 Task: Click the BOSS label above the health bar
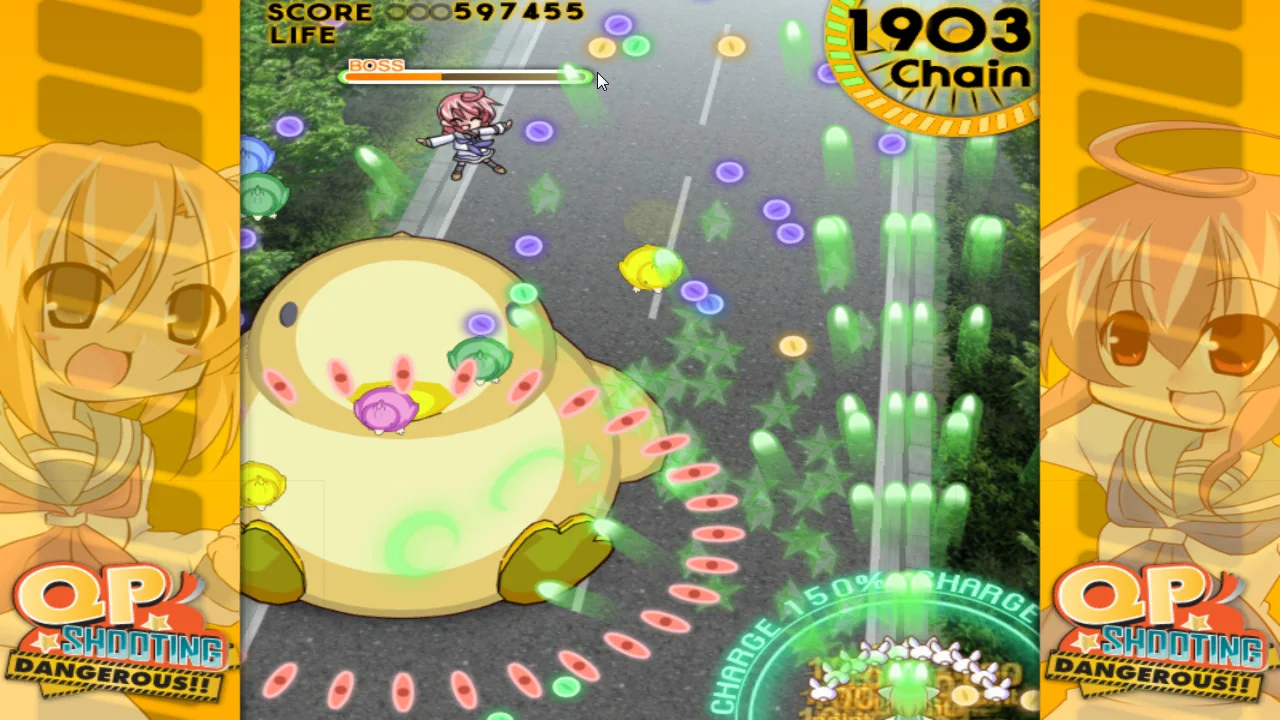point(376,65)
